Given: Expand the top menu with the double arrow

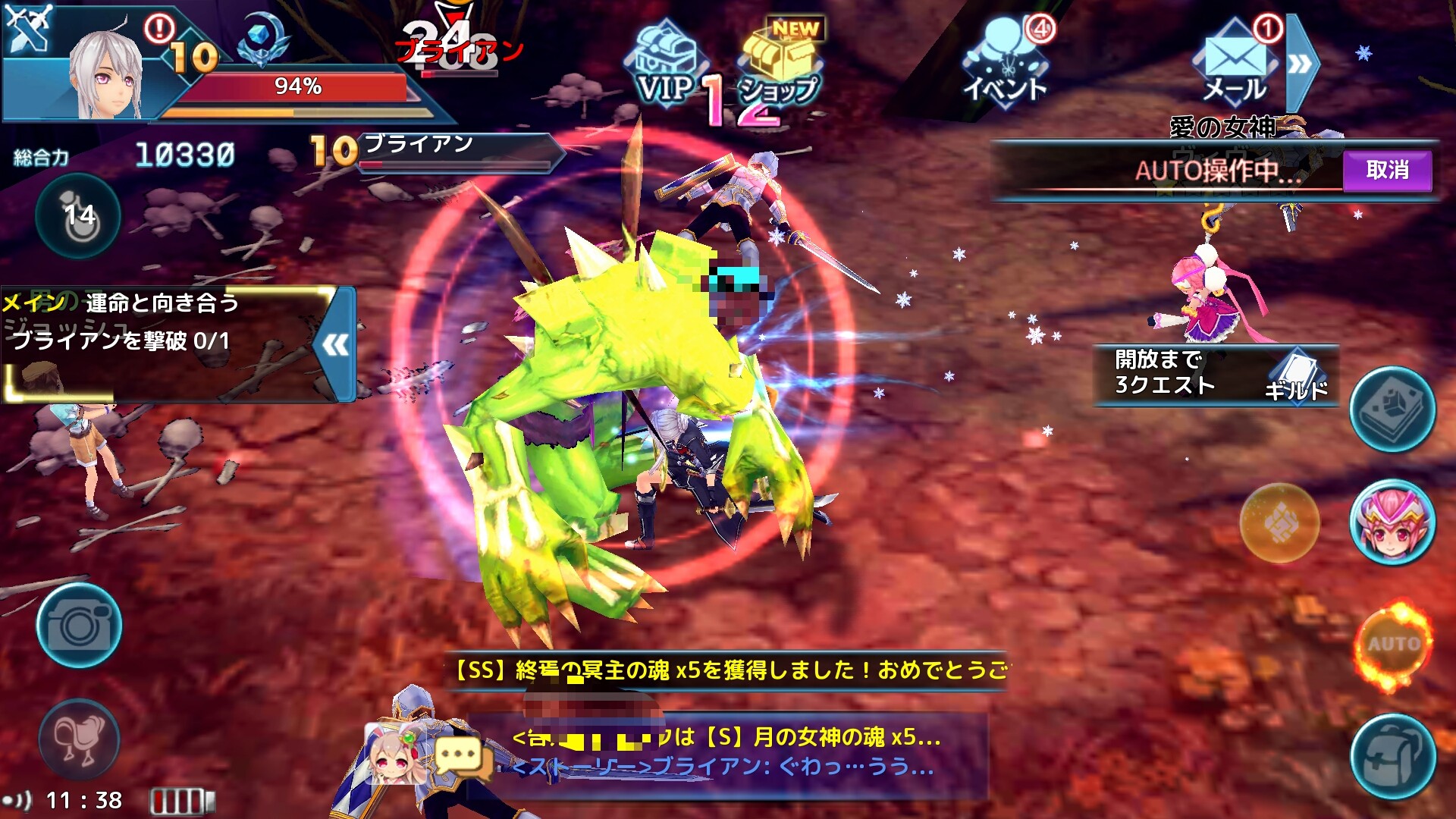Looking at the screenshot, I should click(x=1301, y=64).
